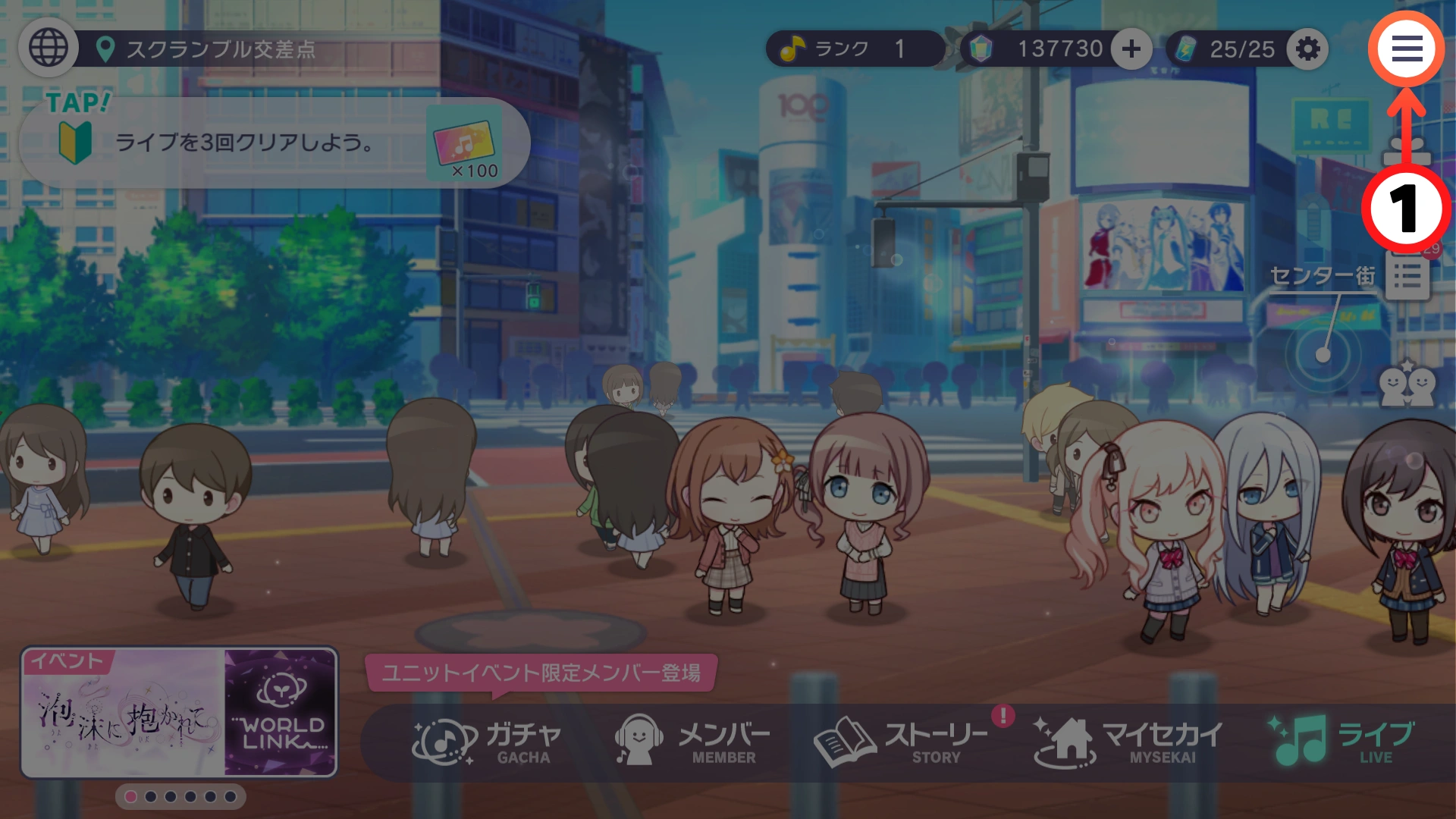Go to MySekai

pyautogui.click(x=1128, y=742)
